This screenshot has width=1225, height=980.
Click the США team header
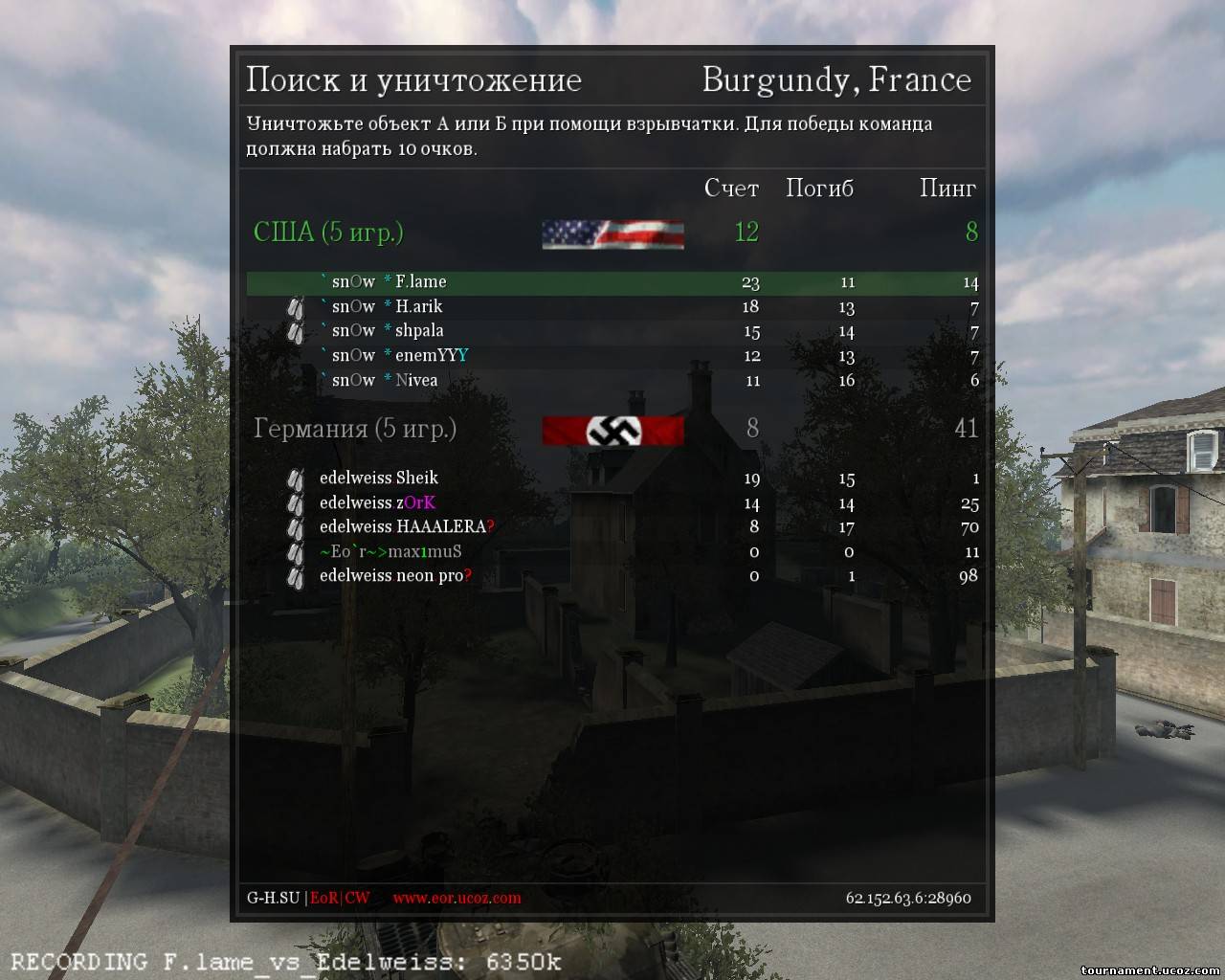pyautogui.click(x=328, y=232)
